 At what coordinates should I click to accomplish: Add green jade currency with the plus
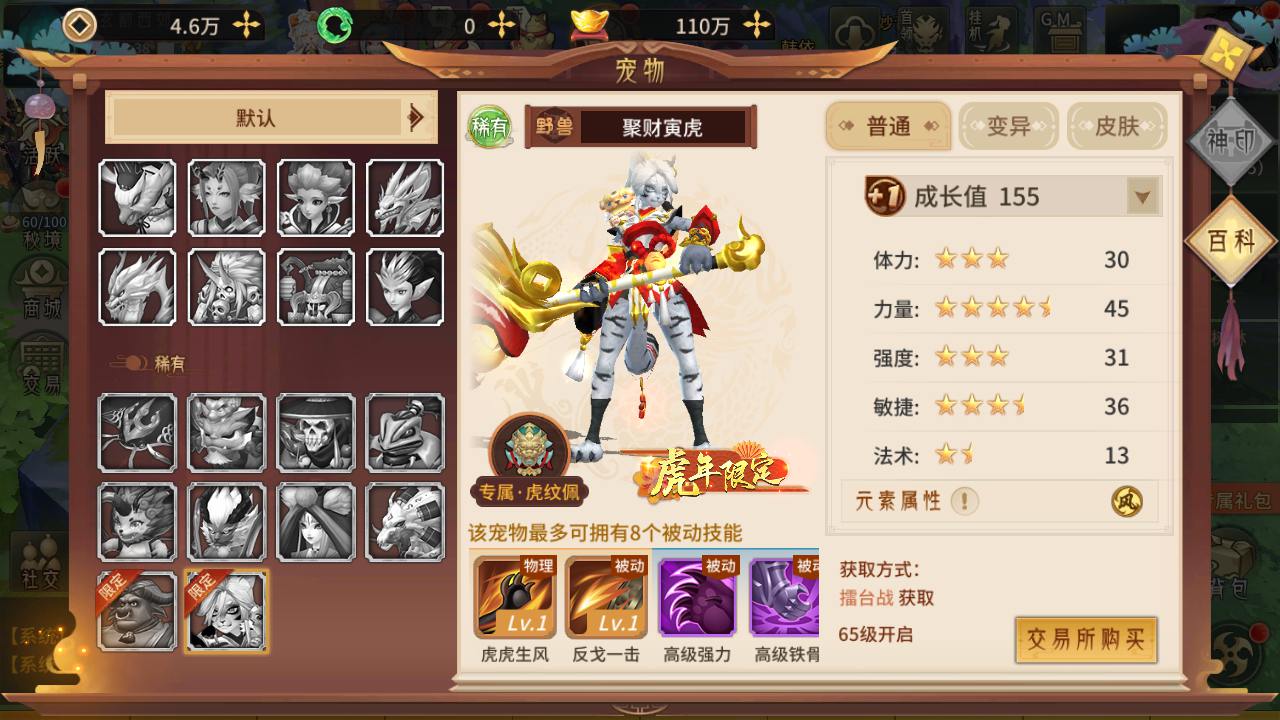pos(503,26)
